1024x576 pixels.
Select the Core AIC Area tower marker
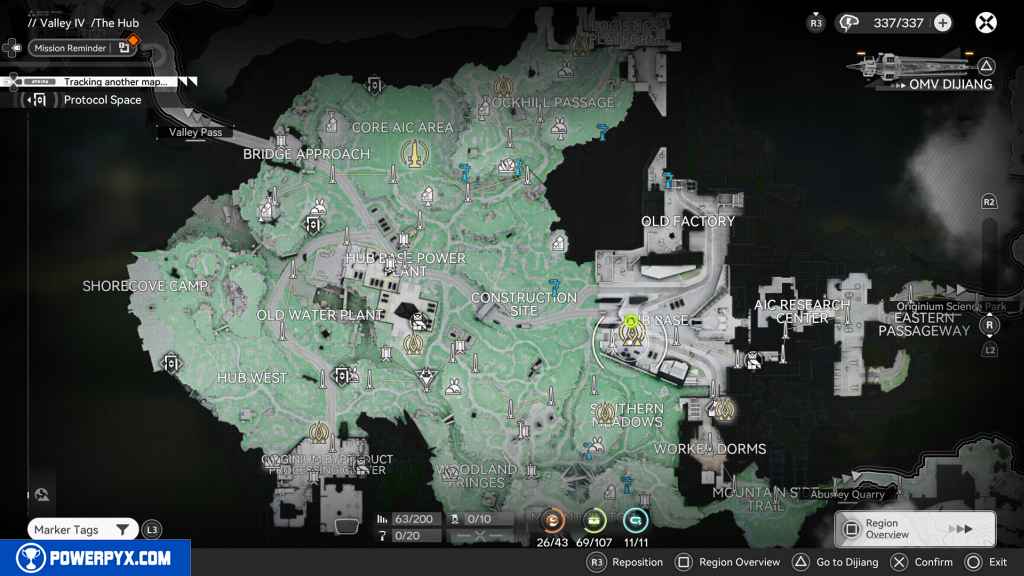[412, 154]
